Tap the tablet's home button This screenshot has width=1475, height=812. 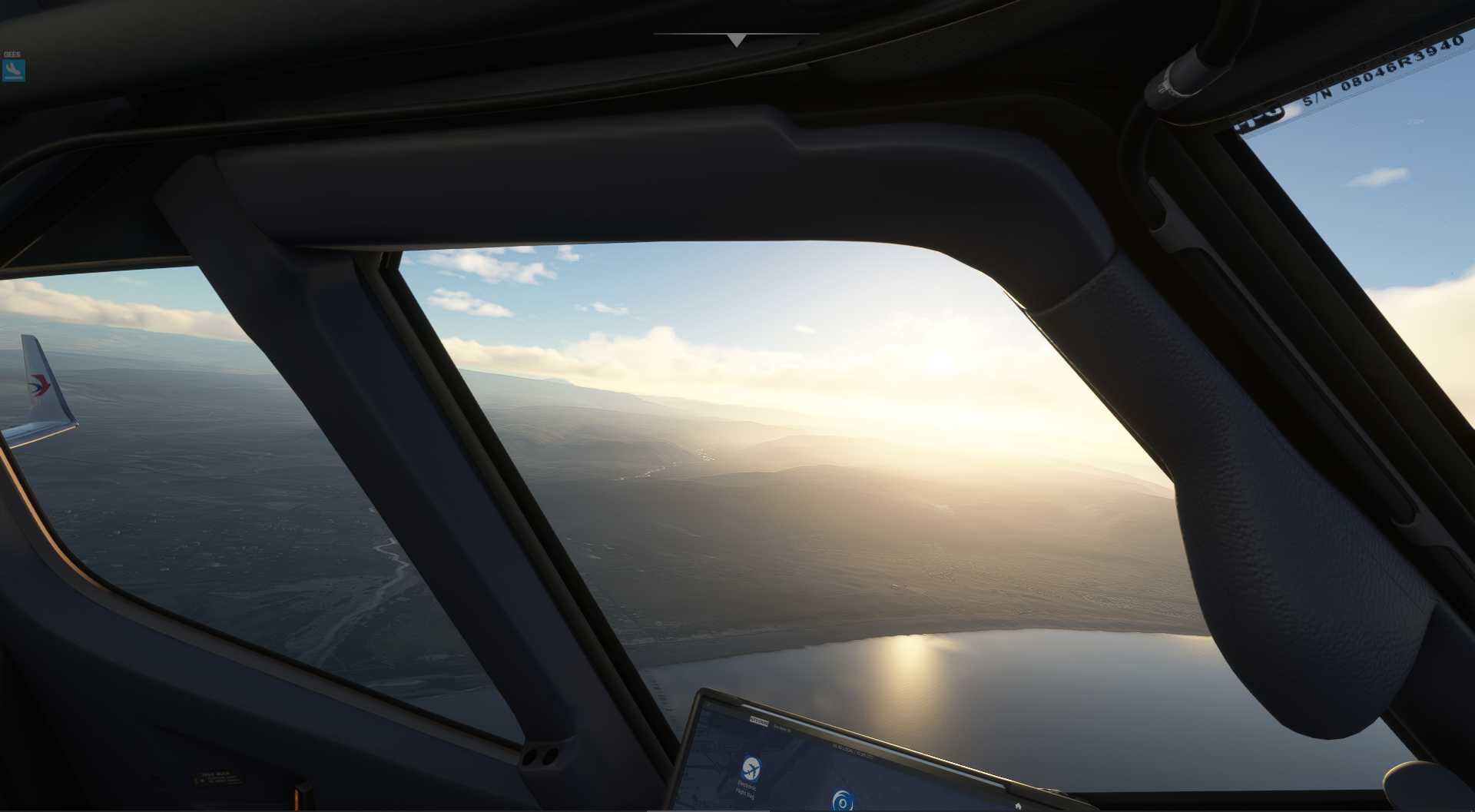click(x=1018, y=806)
